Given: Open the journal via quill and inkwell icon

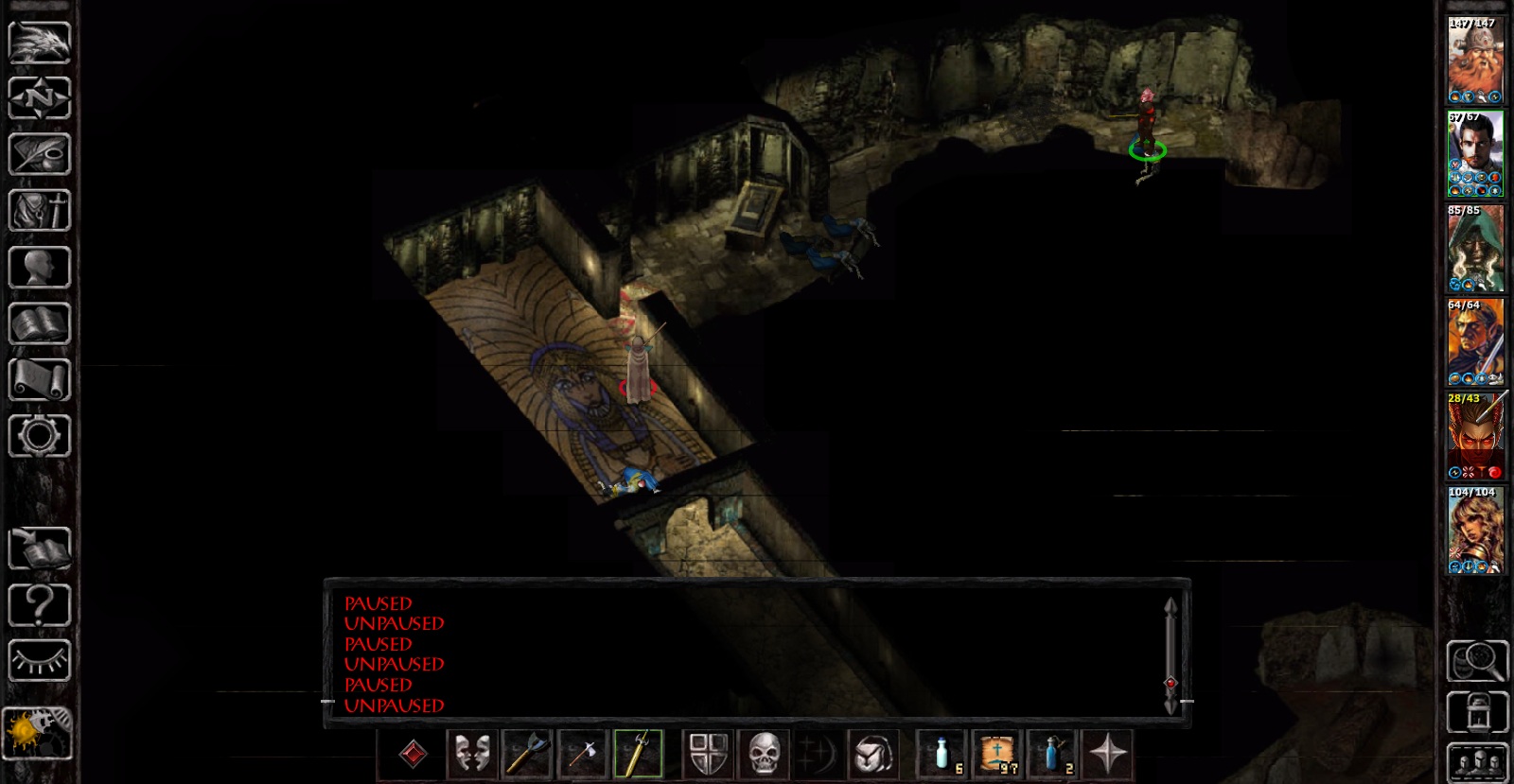Looking at the screenshot, I should 40,154.
